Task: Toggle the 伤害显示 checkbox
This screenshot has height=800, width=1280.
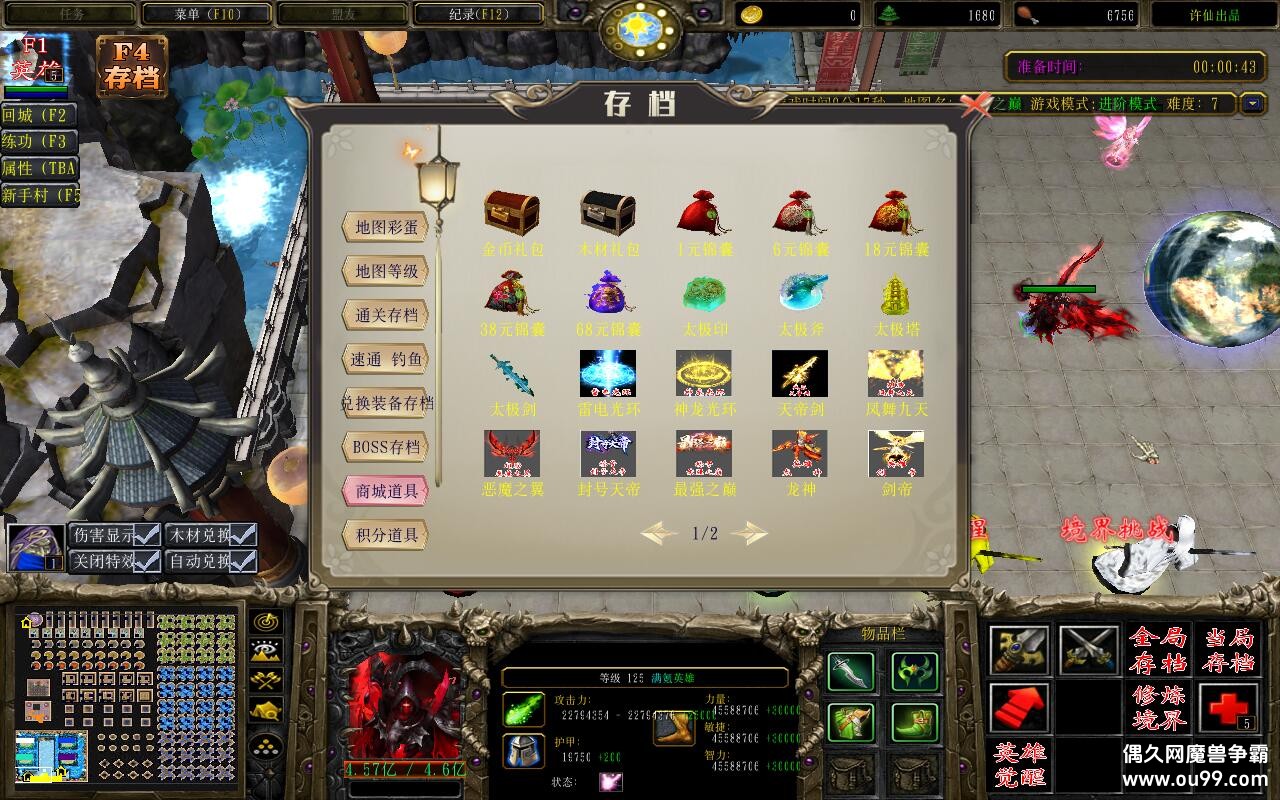Action: [x=146, y=534]
